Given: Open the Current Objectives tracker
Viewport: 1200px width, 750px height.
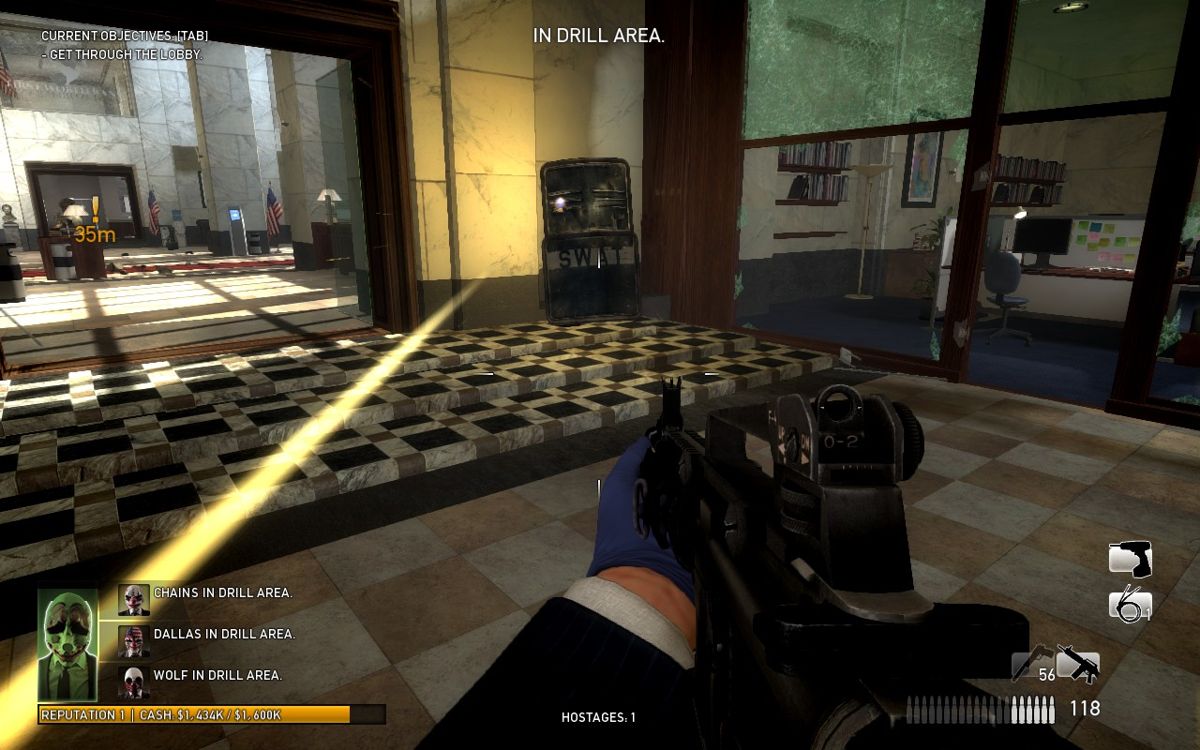Looking at the screenshot, I should pyautogui.click(x=125, y=36).
